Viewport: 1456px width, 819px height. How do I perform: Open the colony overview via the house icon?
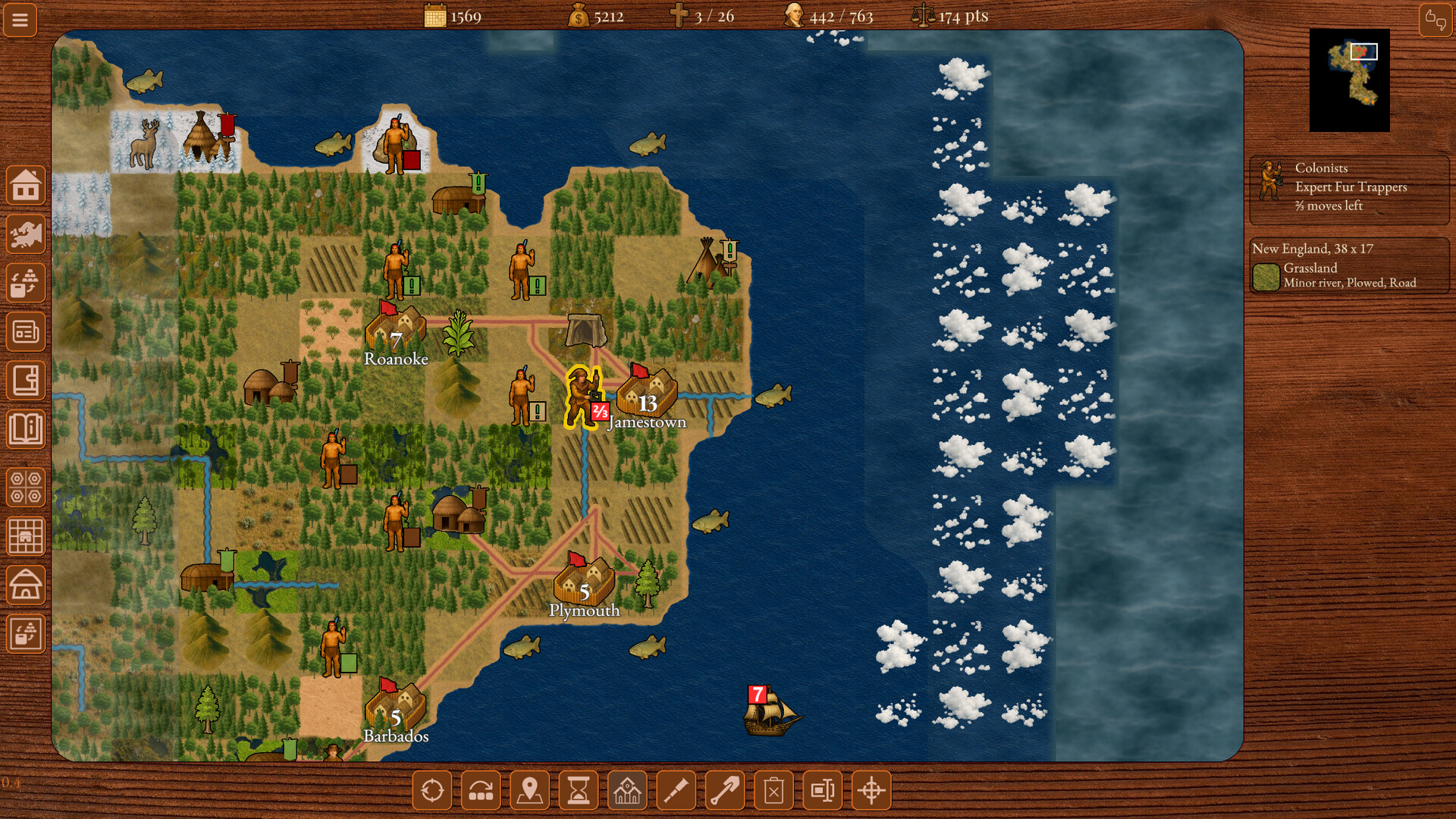coord(27,184)
